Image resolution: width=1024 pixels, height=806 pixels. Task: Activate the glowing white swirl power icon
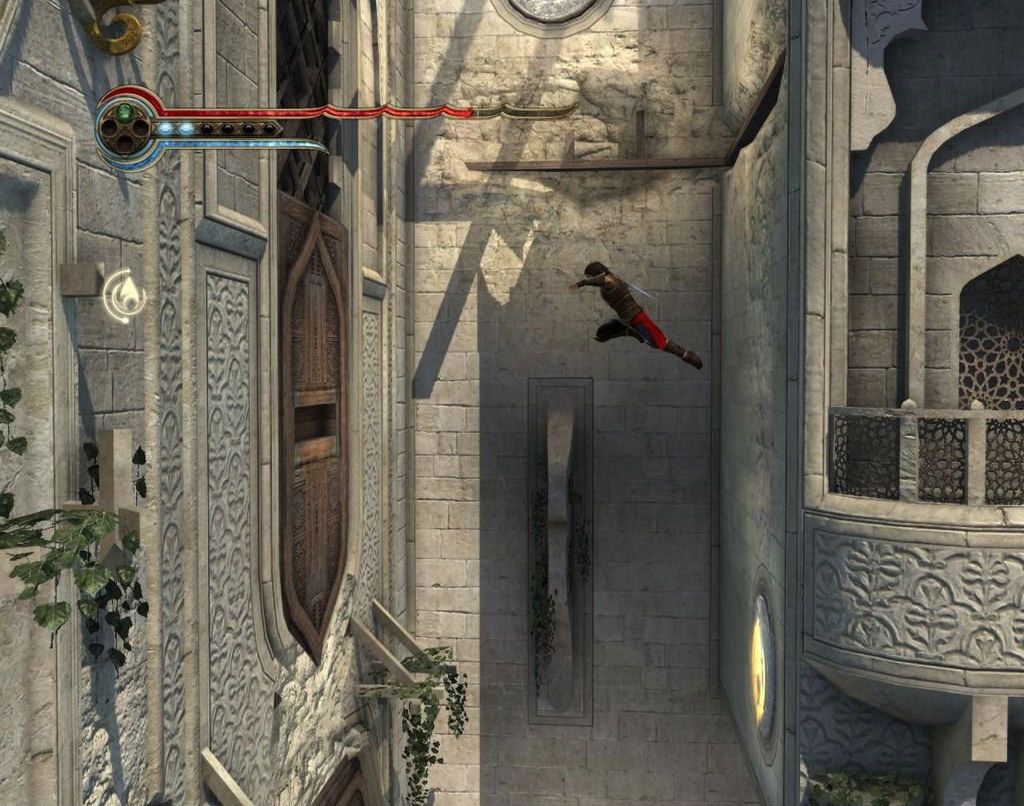pyautogui.click(x=125, y=296)
